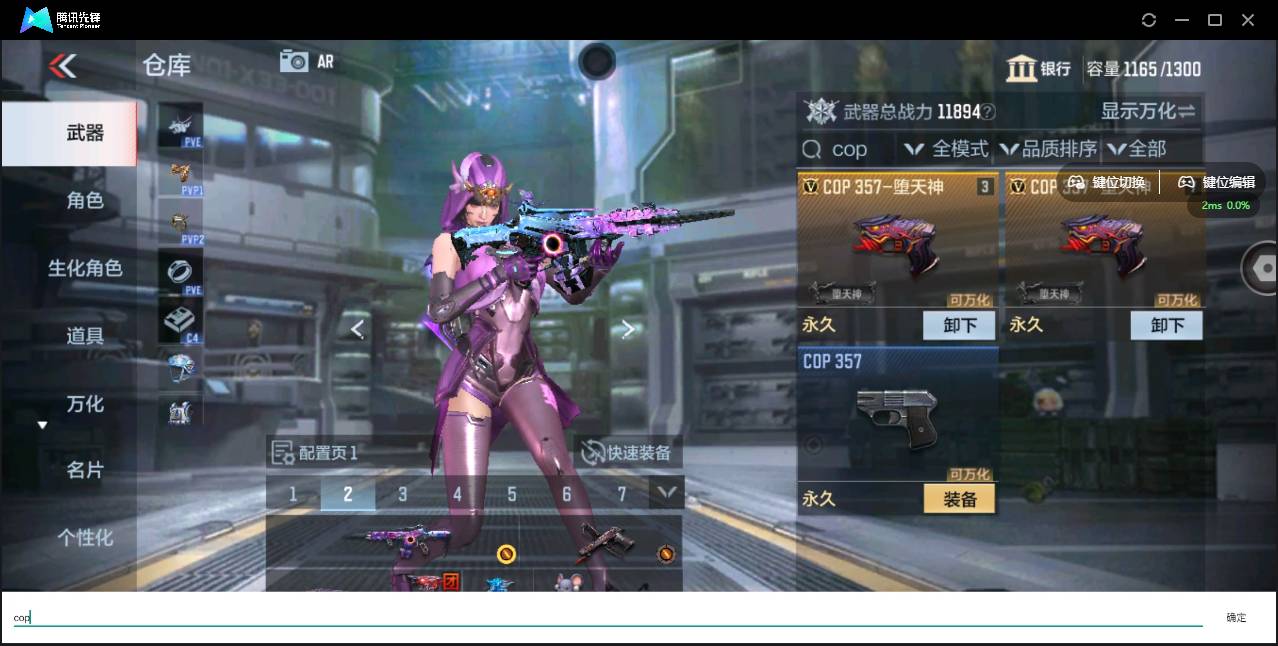Image resolution: width=1278 pixels, height=646 pixels.
Task: Open the 道具 category
Action: (x=84, y=336)
